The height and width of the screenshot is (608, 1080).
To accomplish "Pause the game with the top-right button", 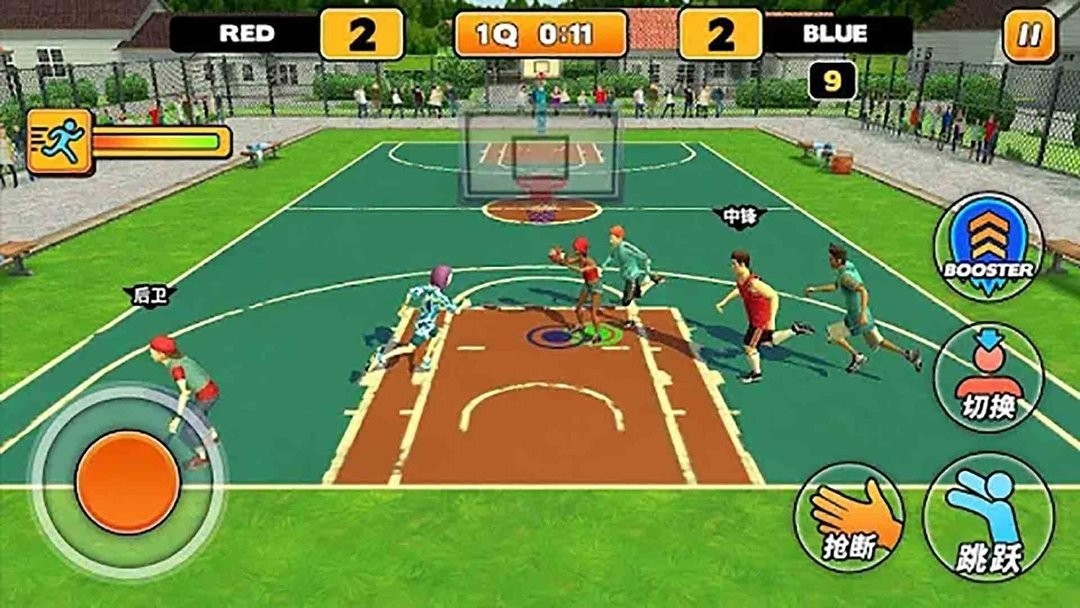I will point(1029,36).
